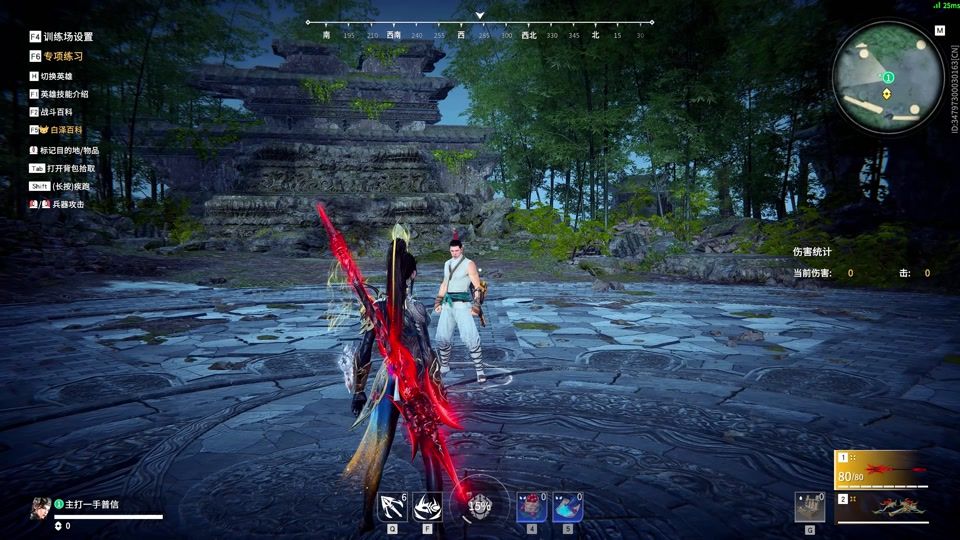Select the repair kit item slot
Image resolution: width=960 pixels, height=540 pixels.
click(810, 507)
